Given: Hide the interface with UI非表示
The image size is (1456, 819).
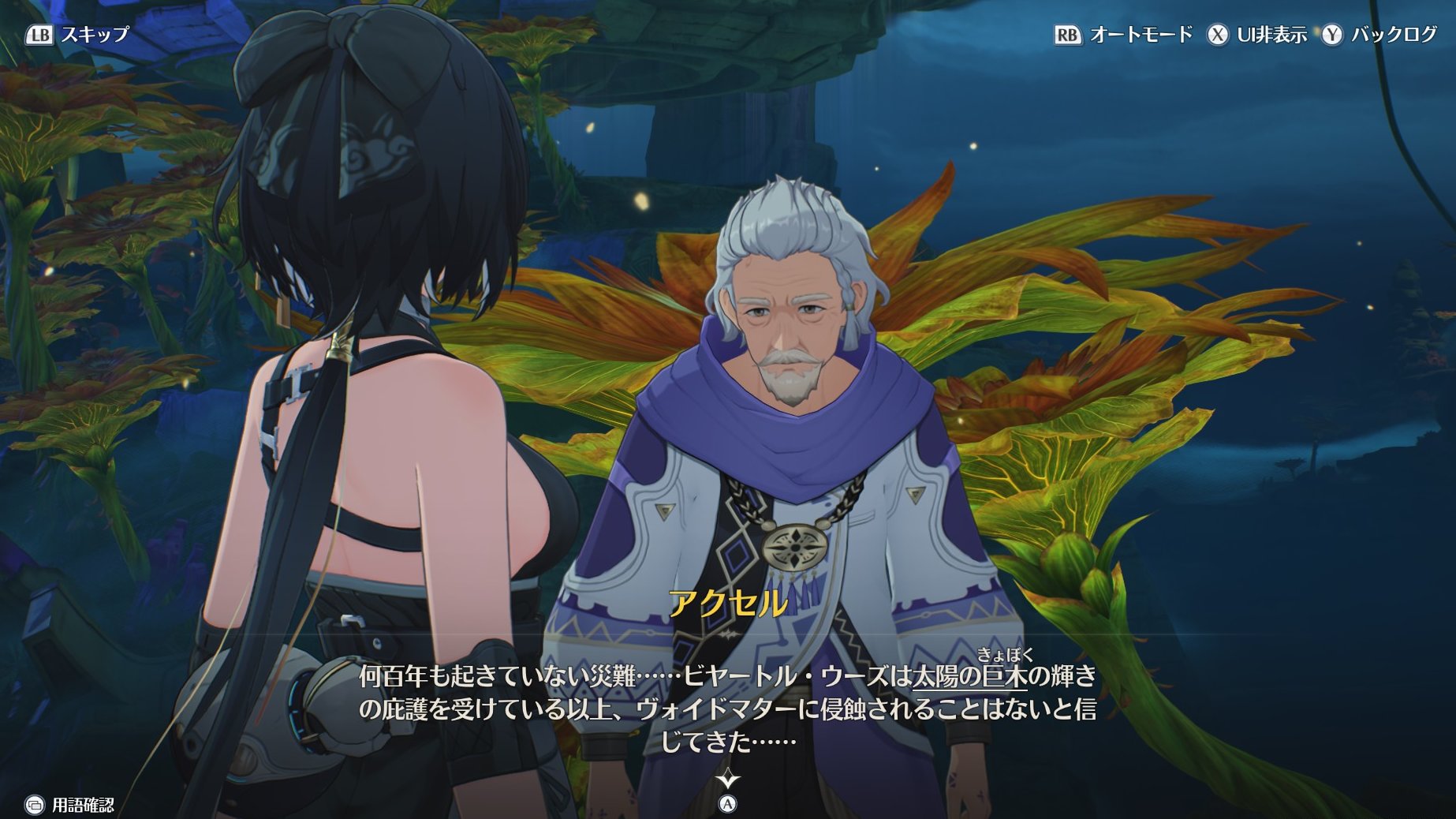Looking at the screenshot, I should (1257, 35).
